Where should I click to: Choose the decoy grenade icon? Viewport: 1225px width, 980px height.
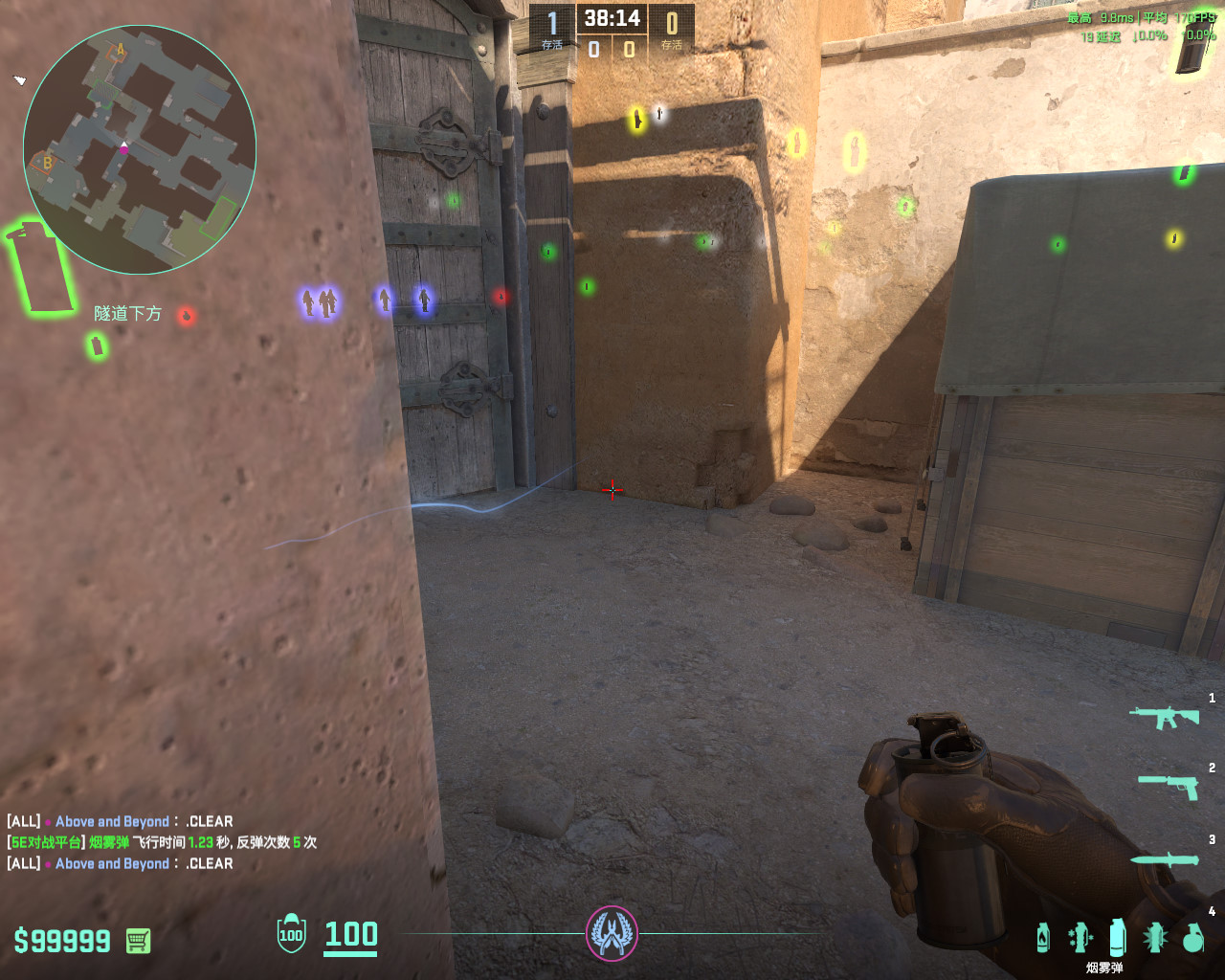click(1080, 937)
